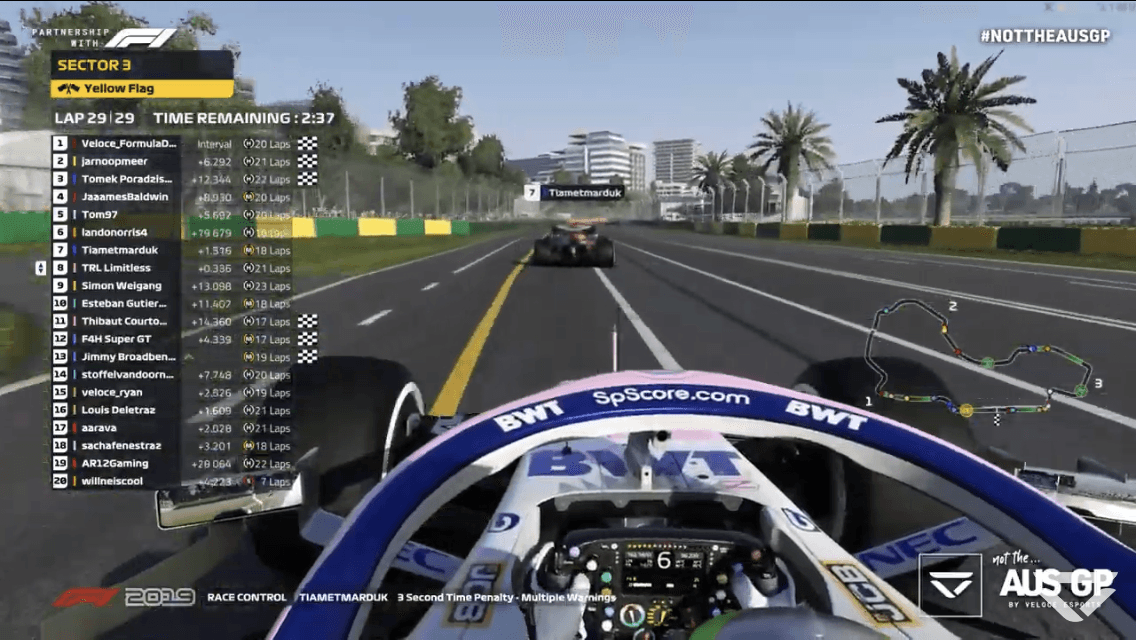
Task: Click AR12Gaming in the timing tower
Action: pos(114,464)
